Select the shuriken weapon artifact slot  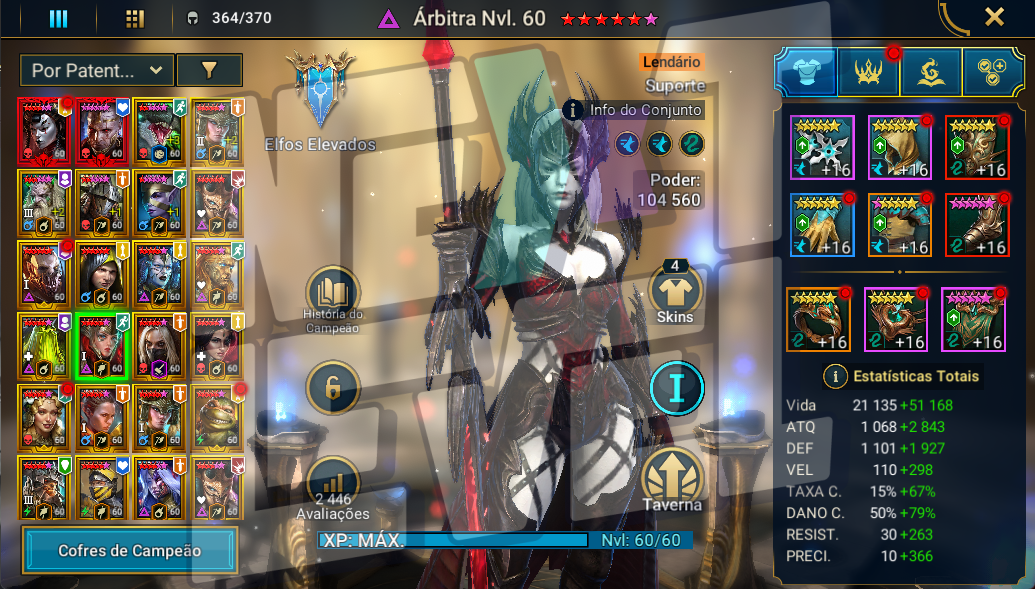coord(822,148)
